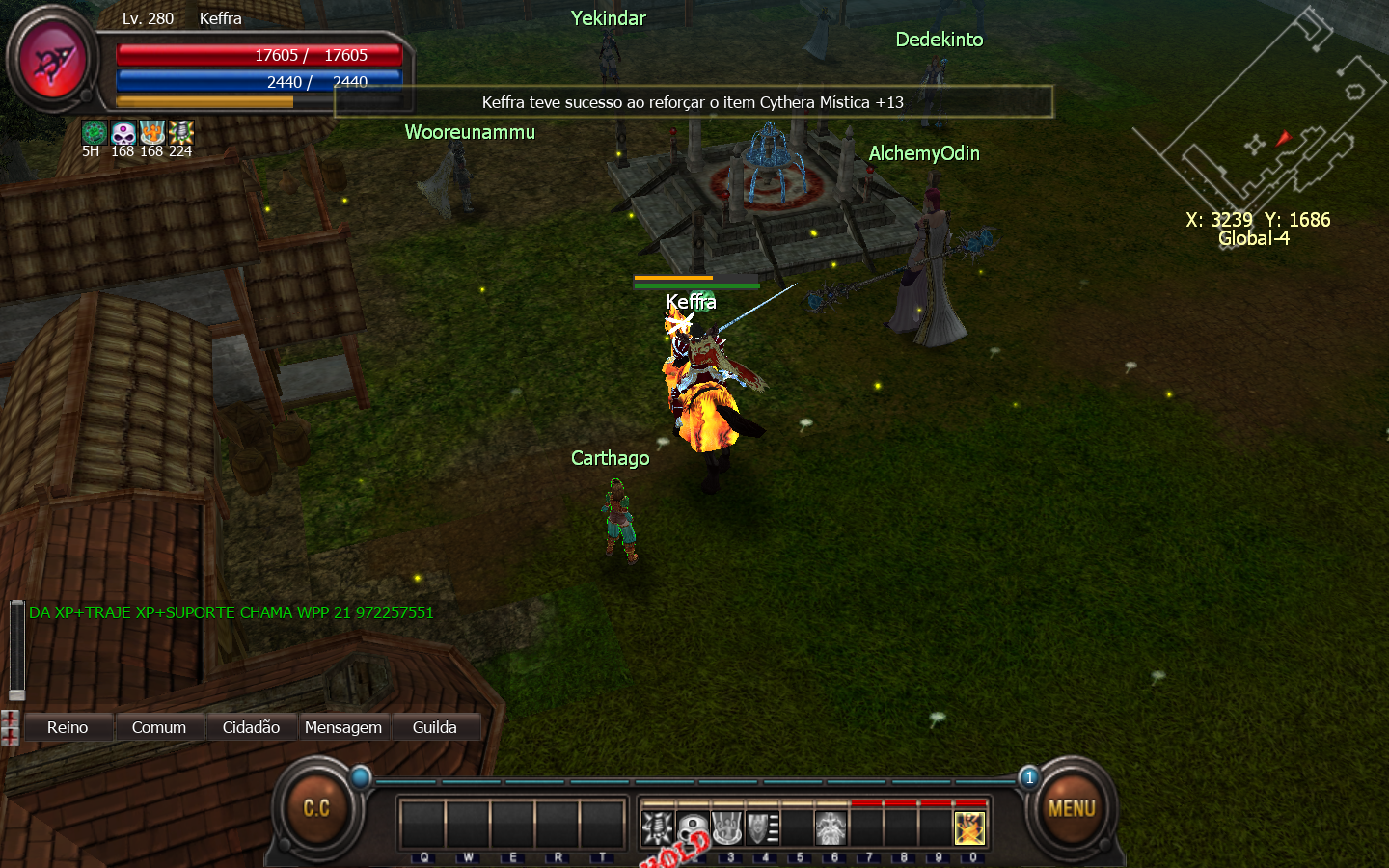Open the MENU button
The image size is (1389, 868).
click(1071, 808)
